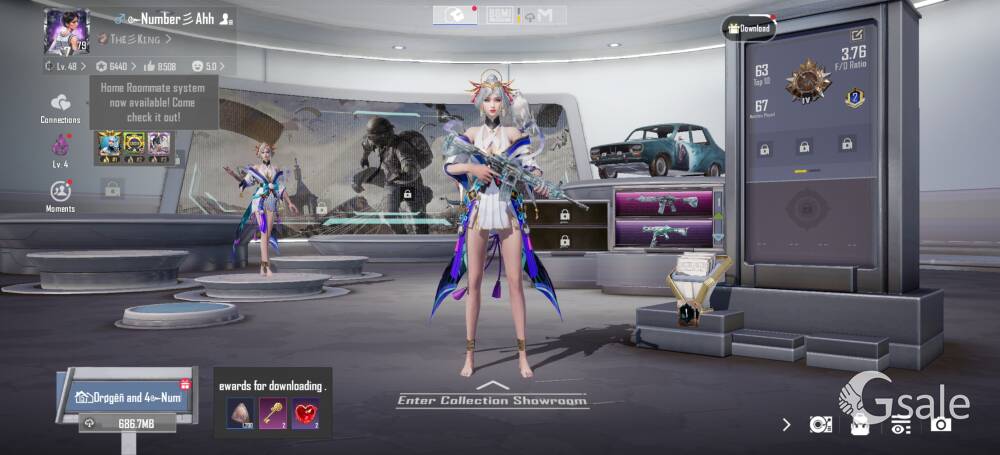
Task: Open The King clan title link
Action: (133, 39)
